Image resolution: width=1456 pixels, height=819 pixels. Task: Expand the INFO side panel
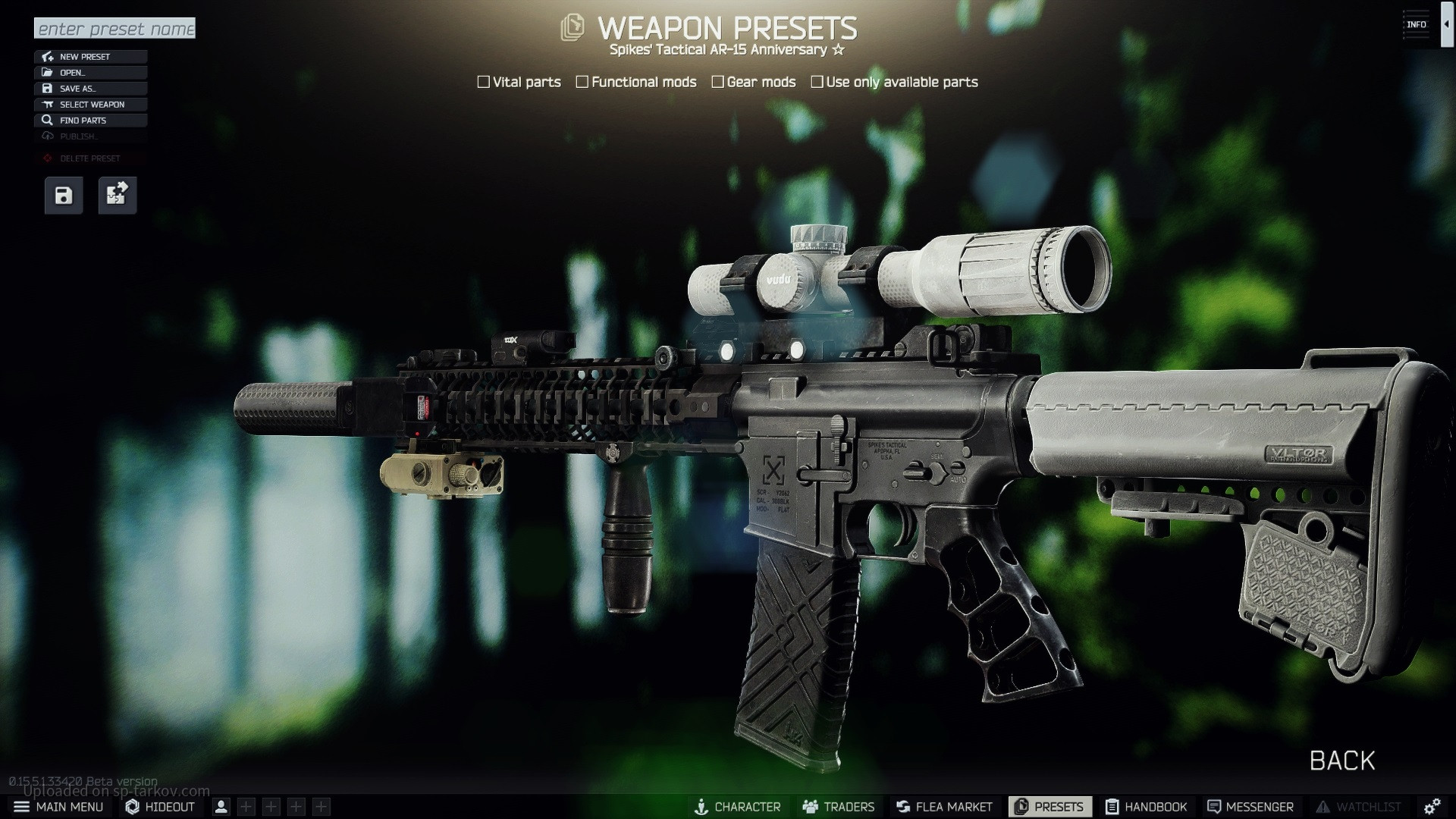pyautogui.click(x=1446, y=24)
